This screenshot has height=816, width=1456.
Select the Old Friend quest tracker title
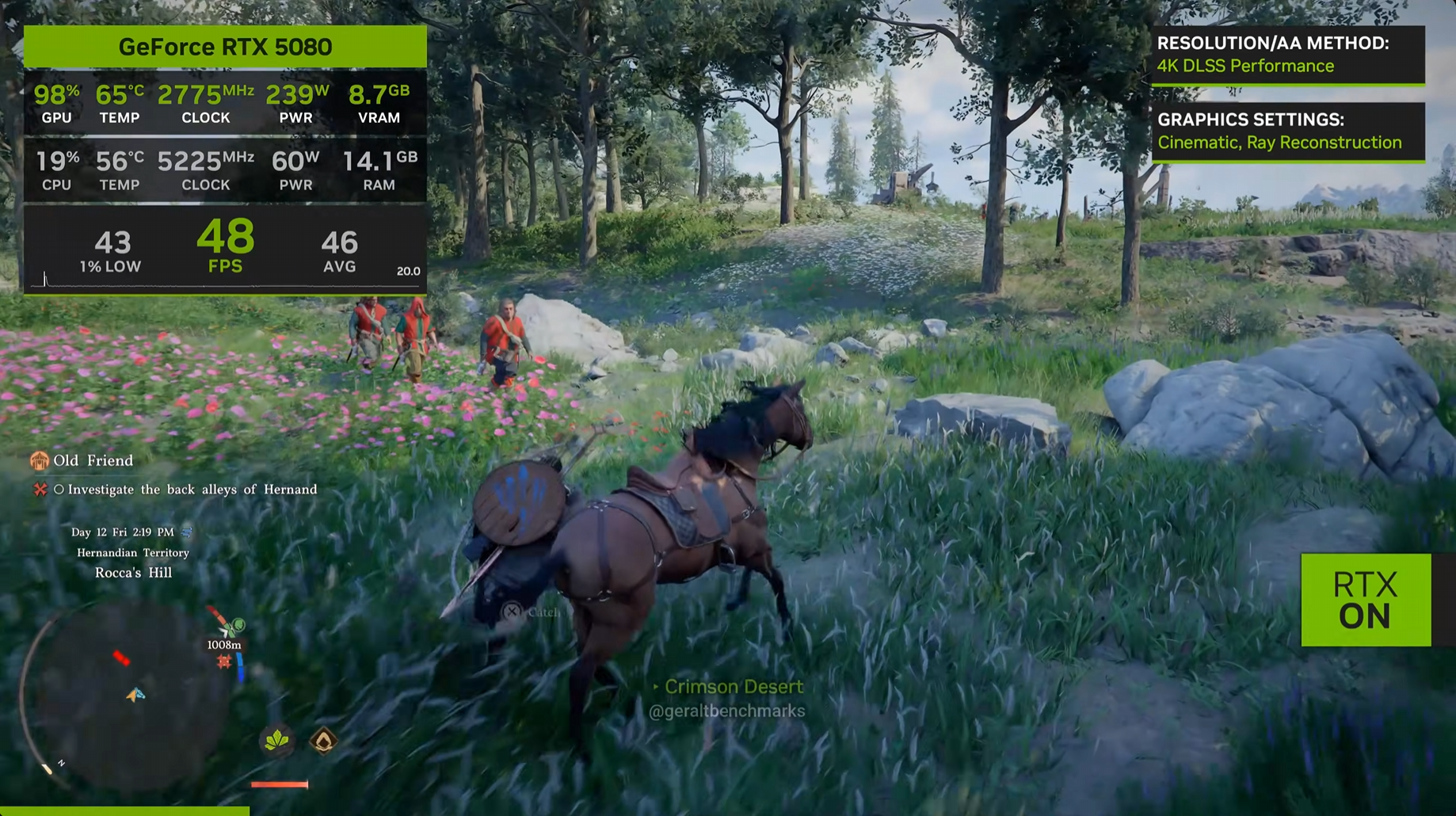(x=93, y=460)
